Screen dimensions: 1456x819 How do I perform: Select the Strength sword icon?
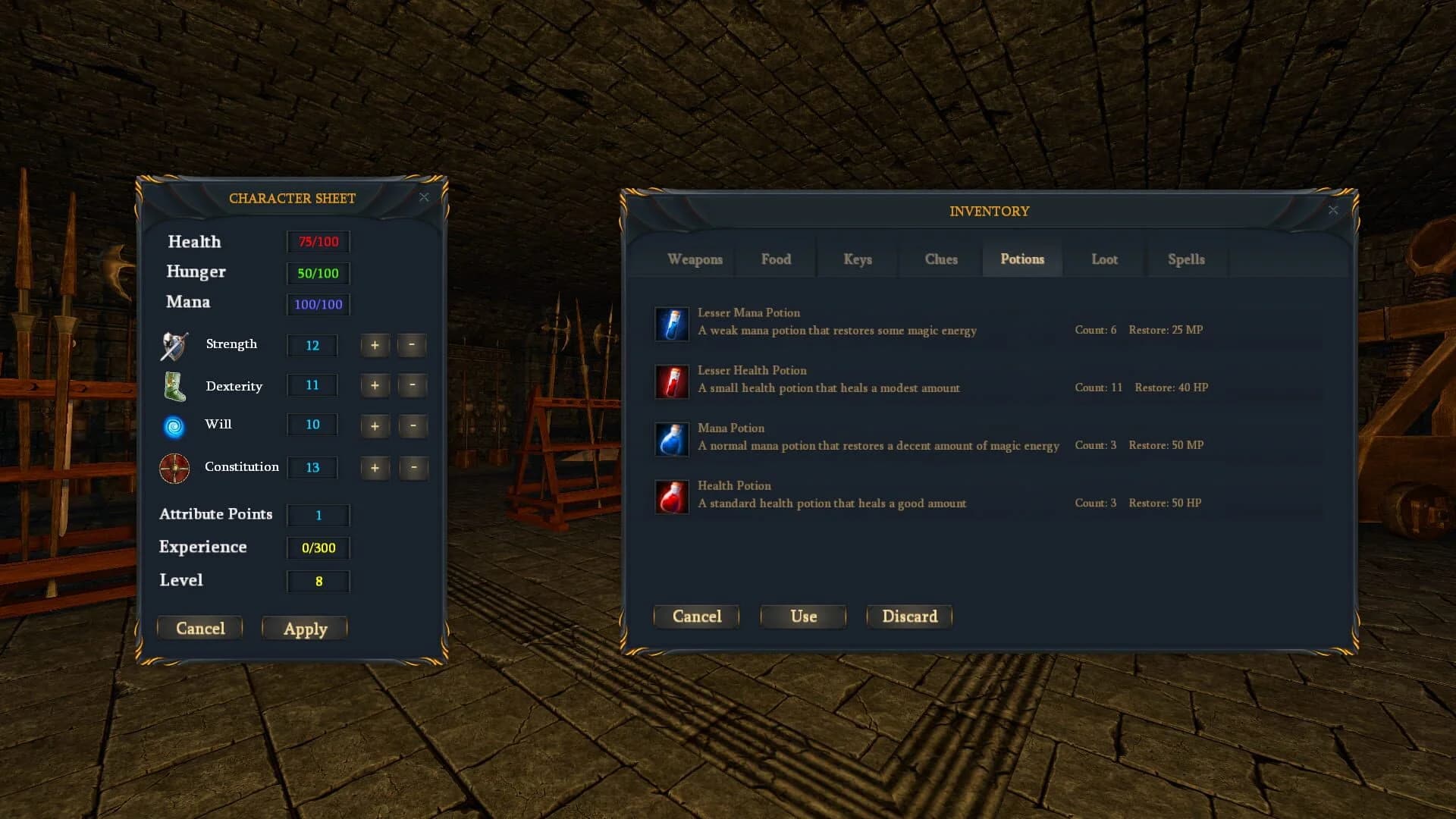point(173,345)
